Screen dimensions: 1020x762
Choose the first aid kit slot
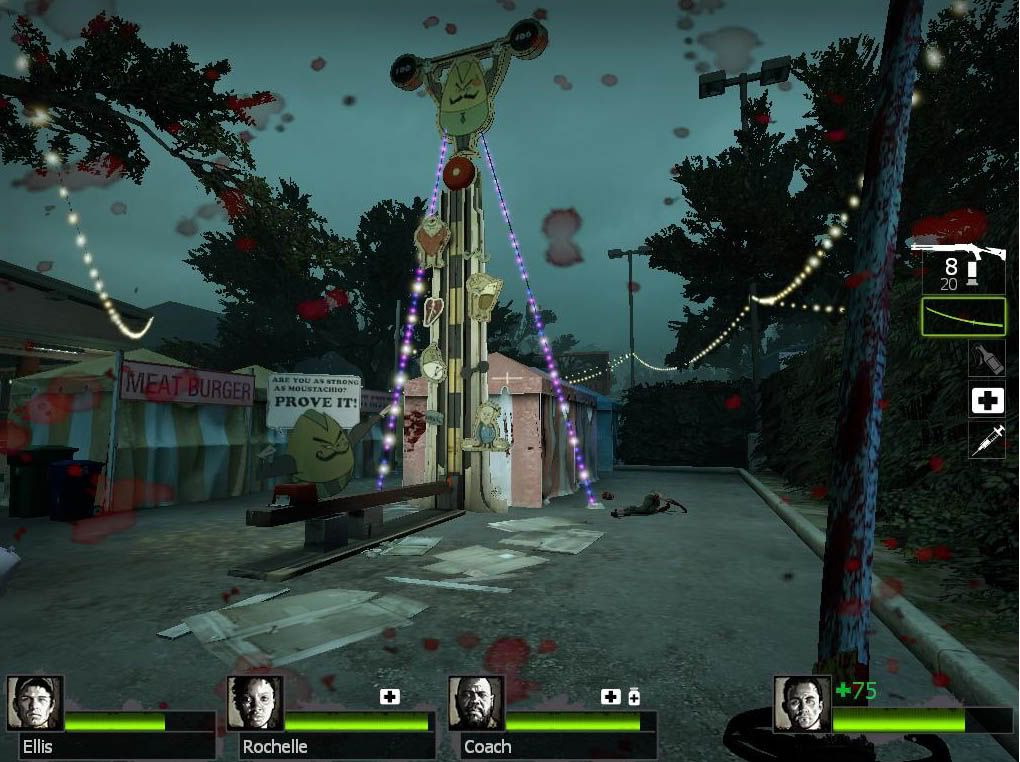click(987, 400)
